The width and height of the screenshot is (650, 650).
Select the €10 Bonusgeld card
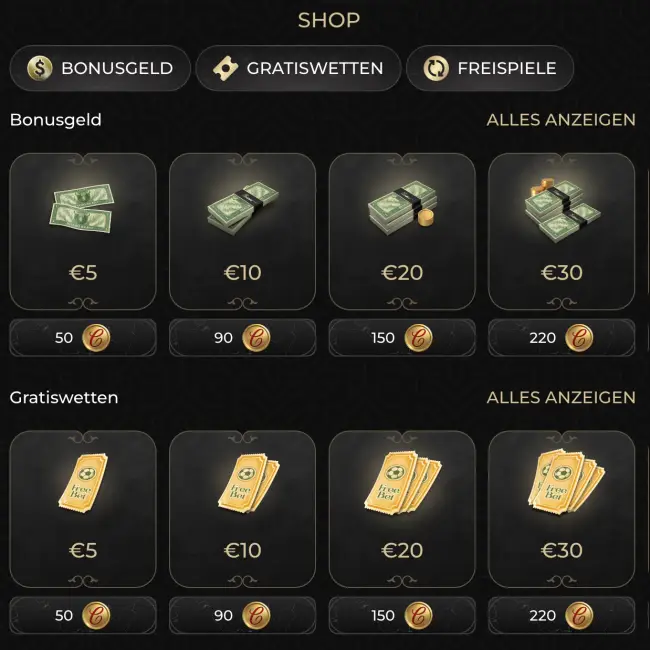tap(242, 231)
